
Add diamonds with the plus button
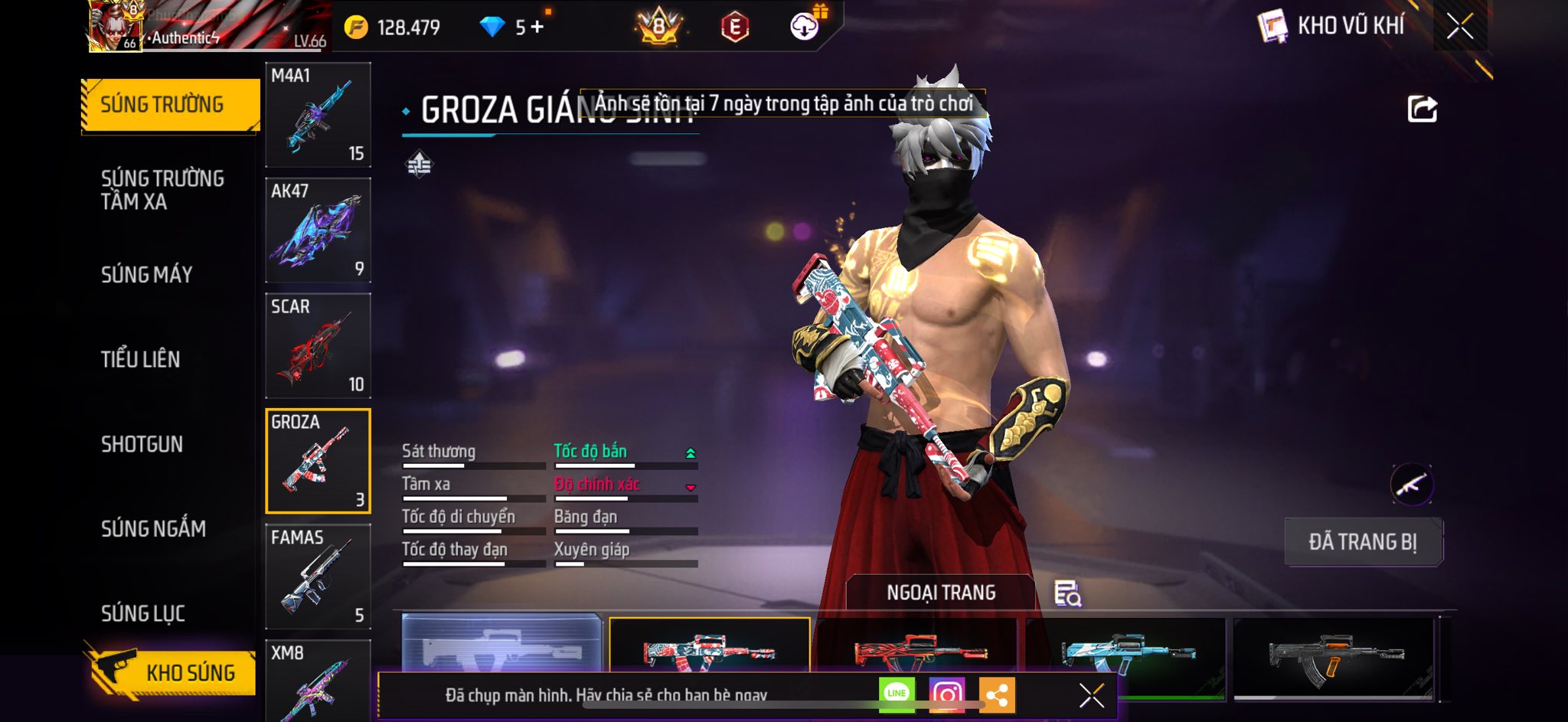tap(537, 28)
